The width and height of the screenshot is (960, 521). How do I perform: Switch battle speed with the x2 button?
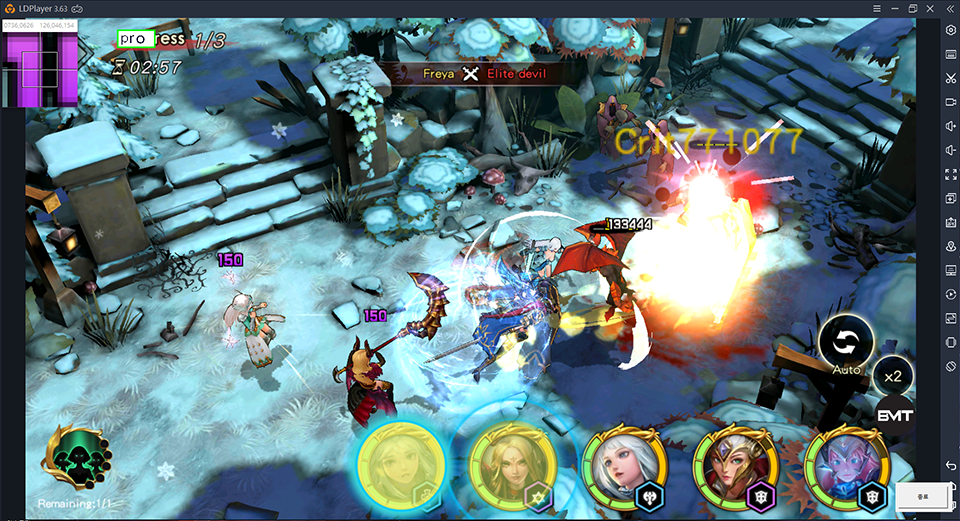(893, 376)
